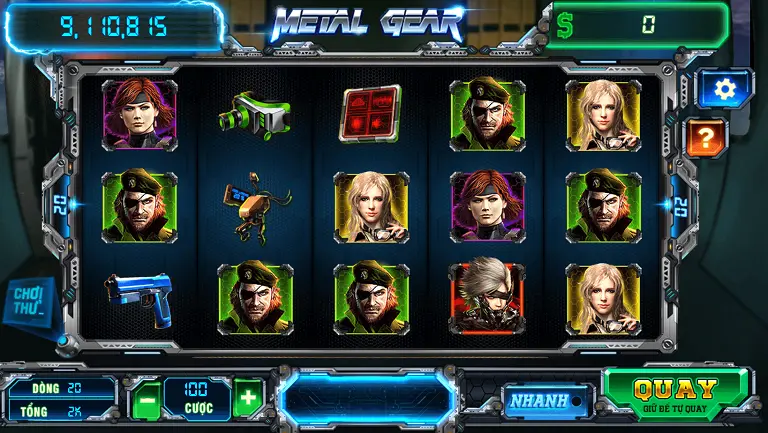Show help via the question mark button

pos(706,137)
